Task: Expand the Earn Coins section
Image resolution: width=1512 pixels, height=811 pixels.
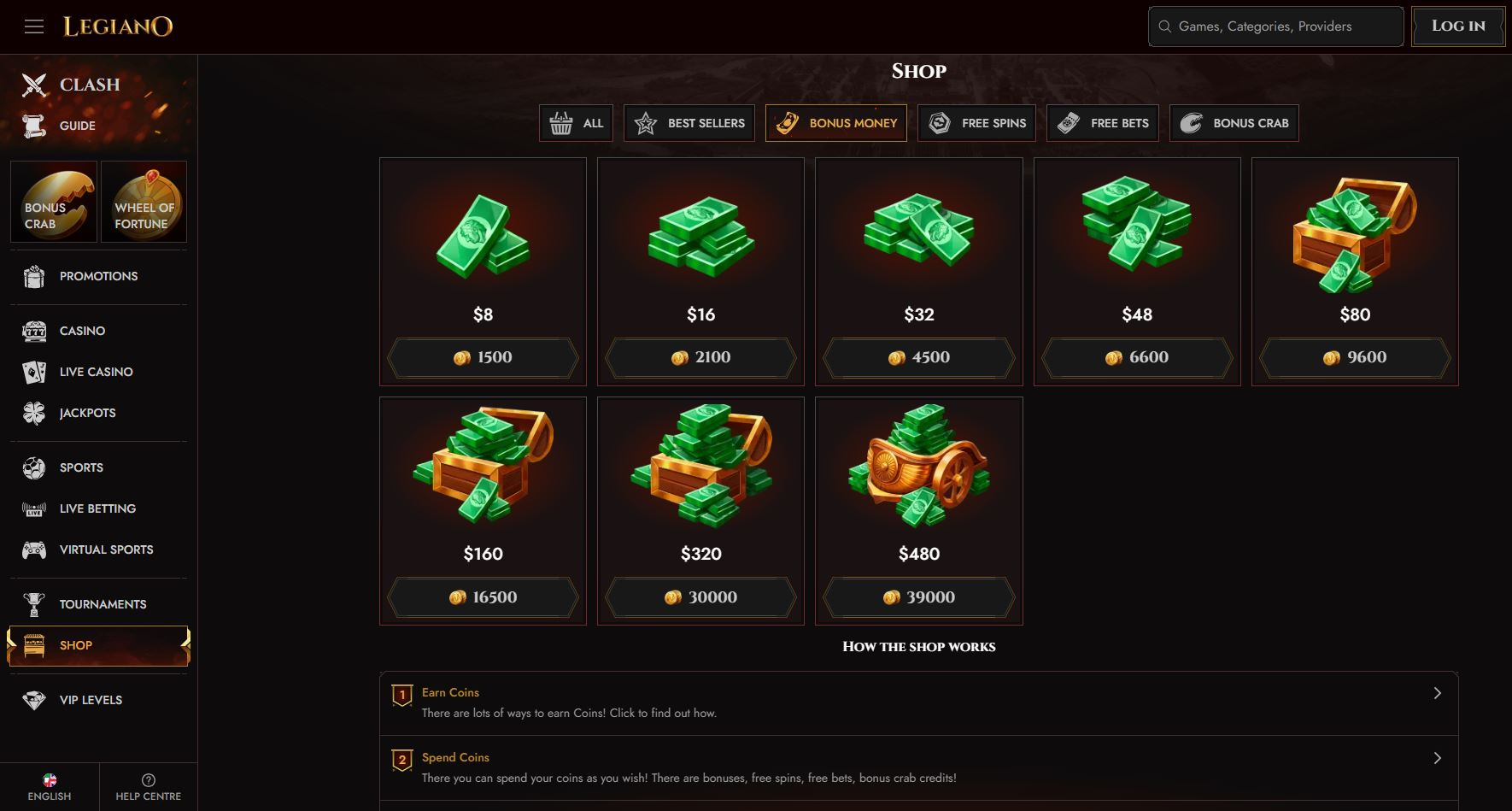Action: (918, 702)
